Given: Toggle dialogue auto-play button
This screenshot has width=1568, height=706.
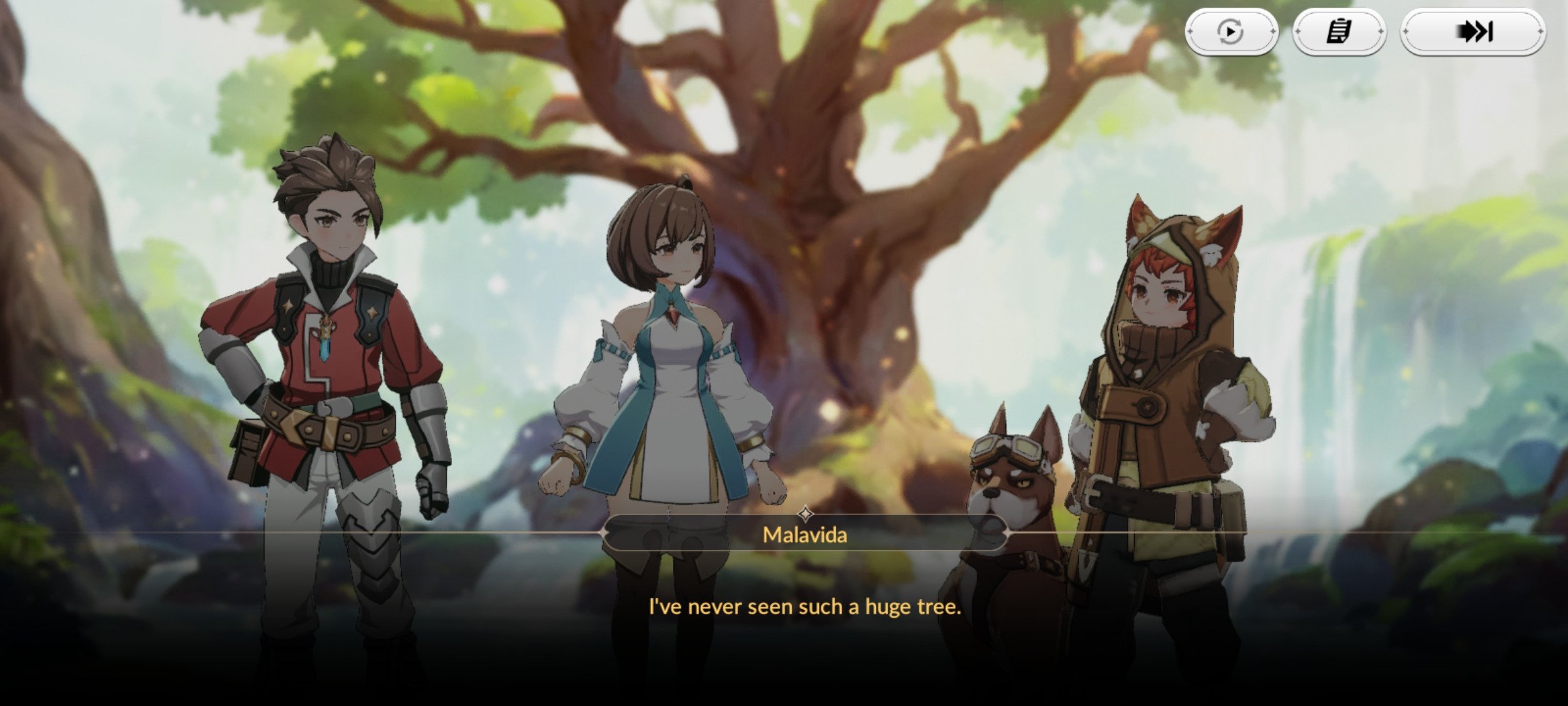Looking at the screenshot, I should 1231,31.
